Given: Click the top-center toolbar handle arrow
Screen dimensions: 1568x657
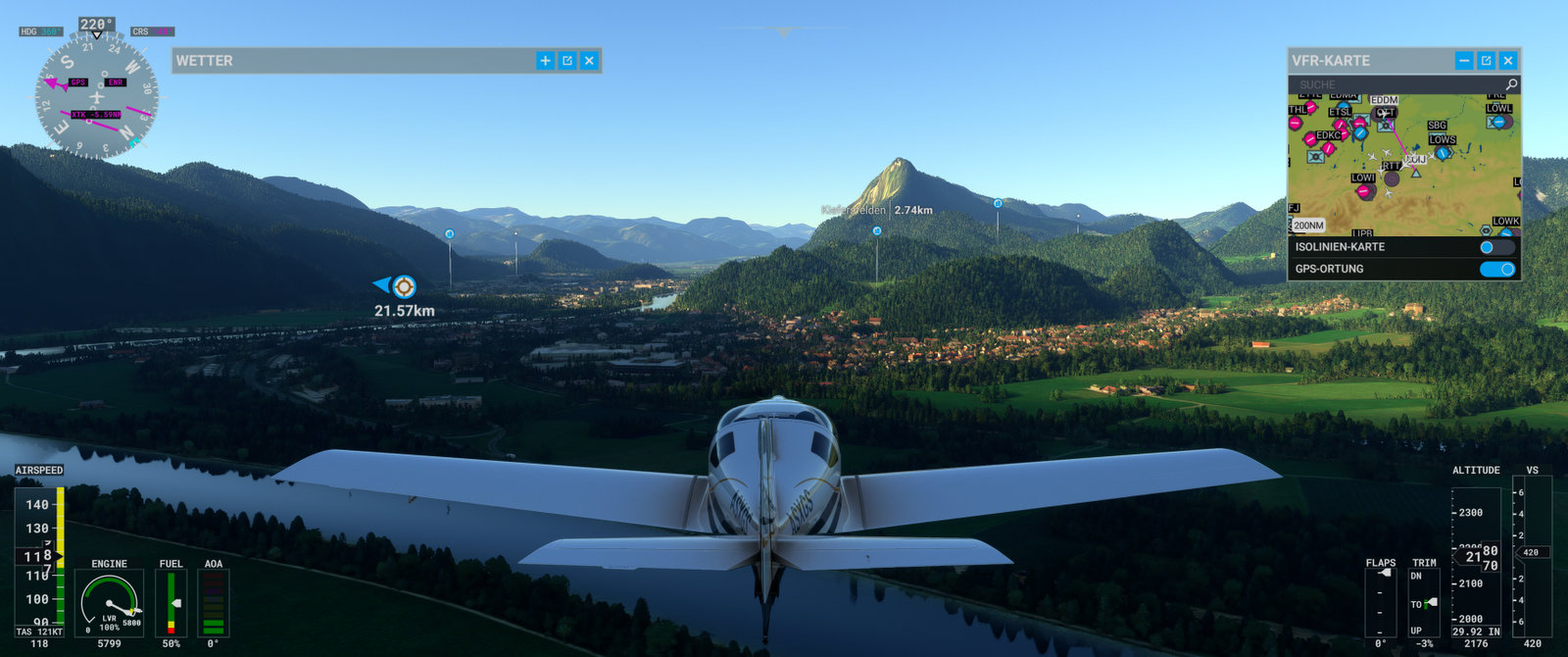Looking at the screenshot, I should [x=783, y=32].
